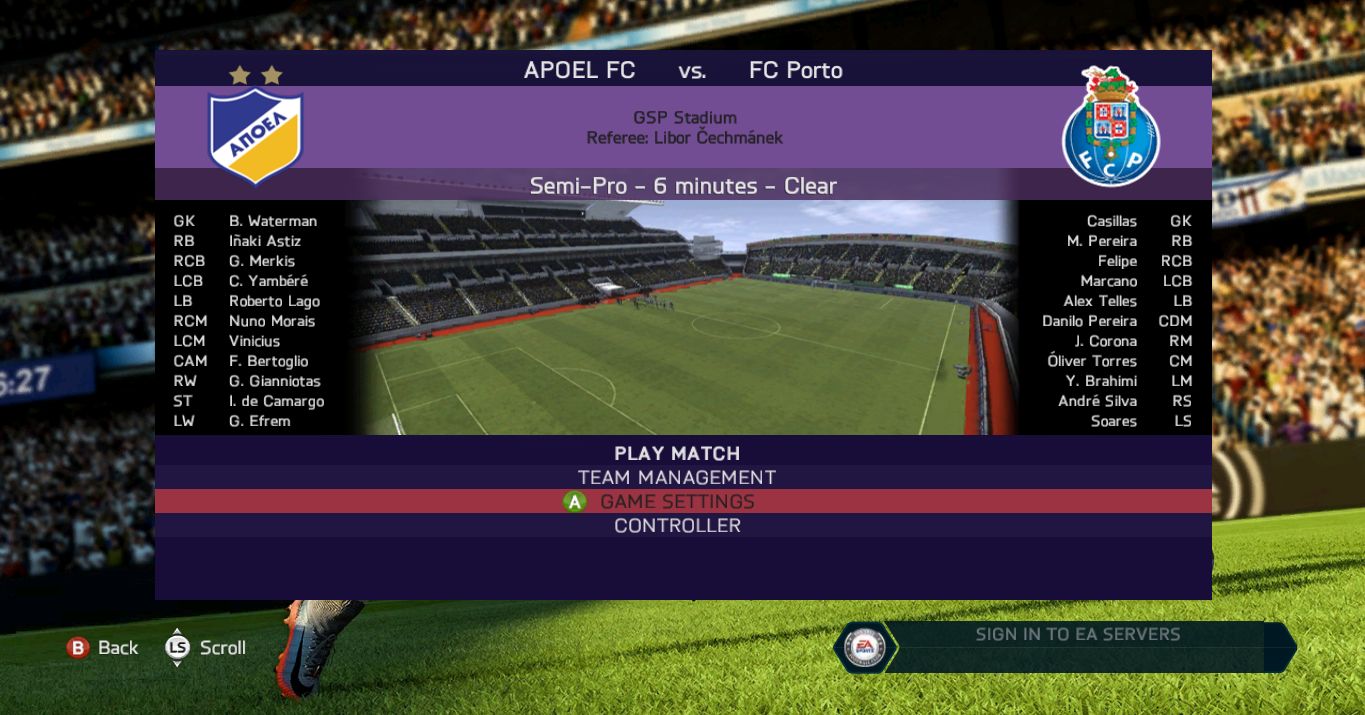
Task: Select the Game Settings entry
Action: (x=677, y=501)
